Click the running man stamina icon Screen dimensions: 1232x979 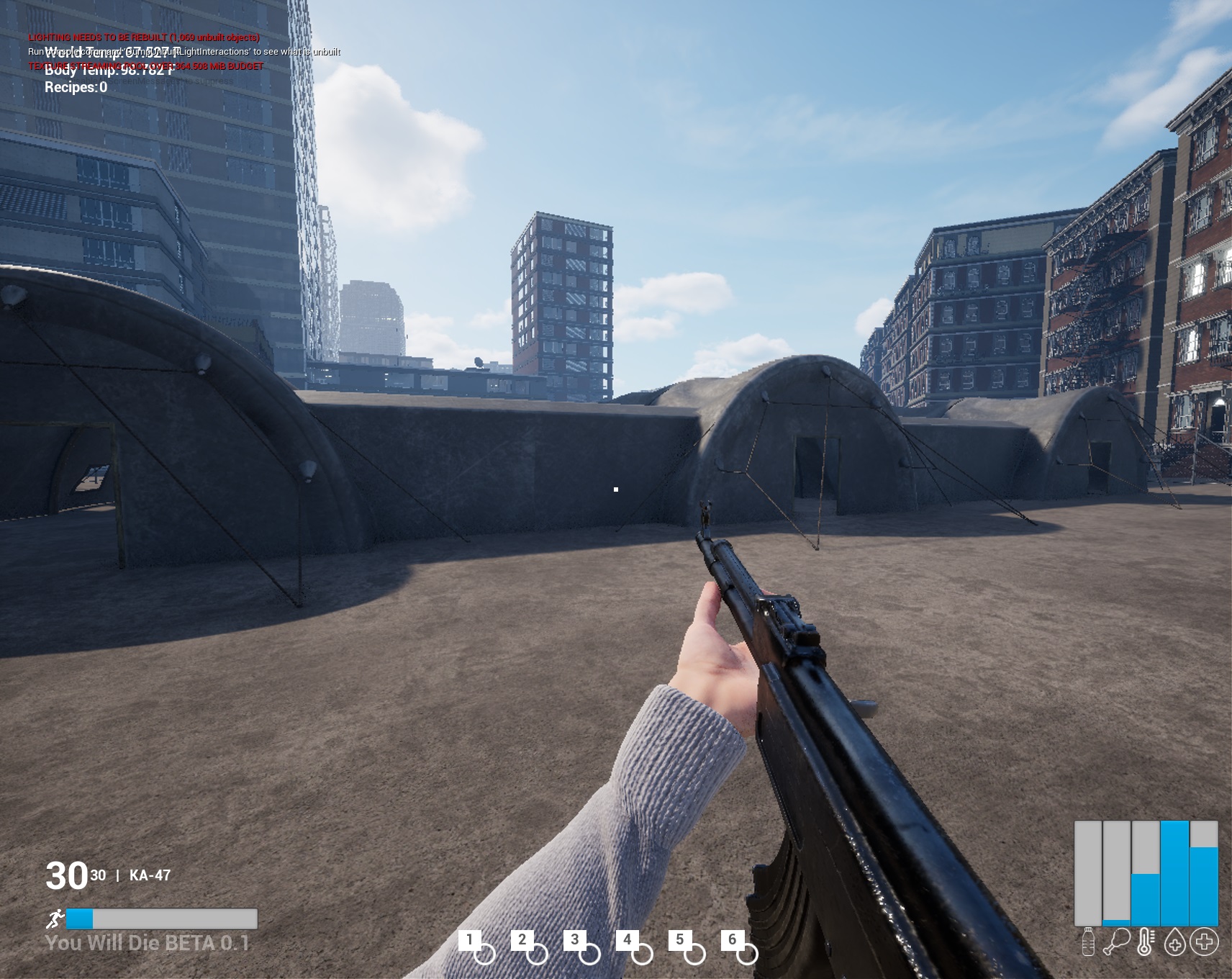[55, 919]
